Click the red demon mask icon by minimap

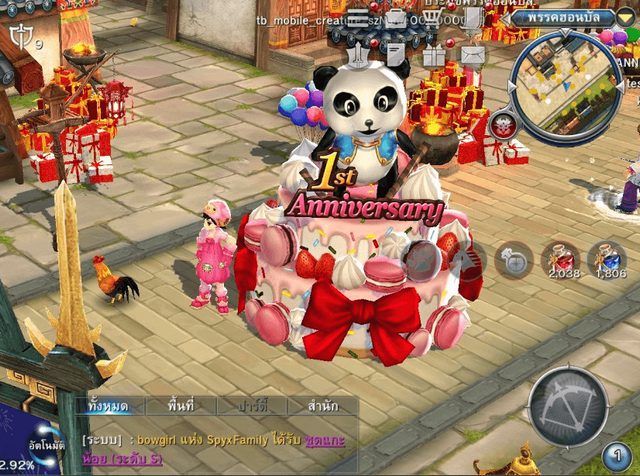pyautogui.click(x=503, y=125)
